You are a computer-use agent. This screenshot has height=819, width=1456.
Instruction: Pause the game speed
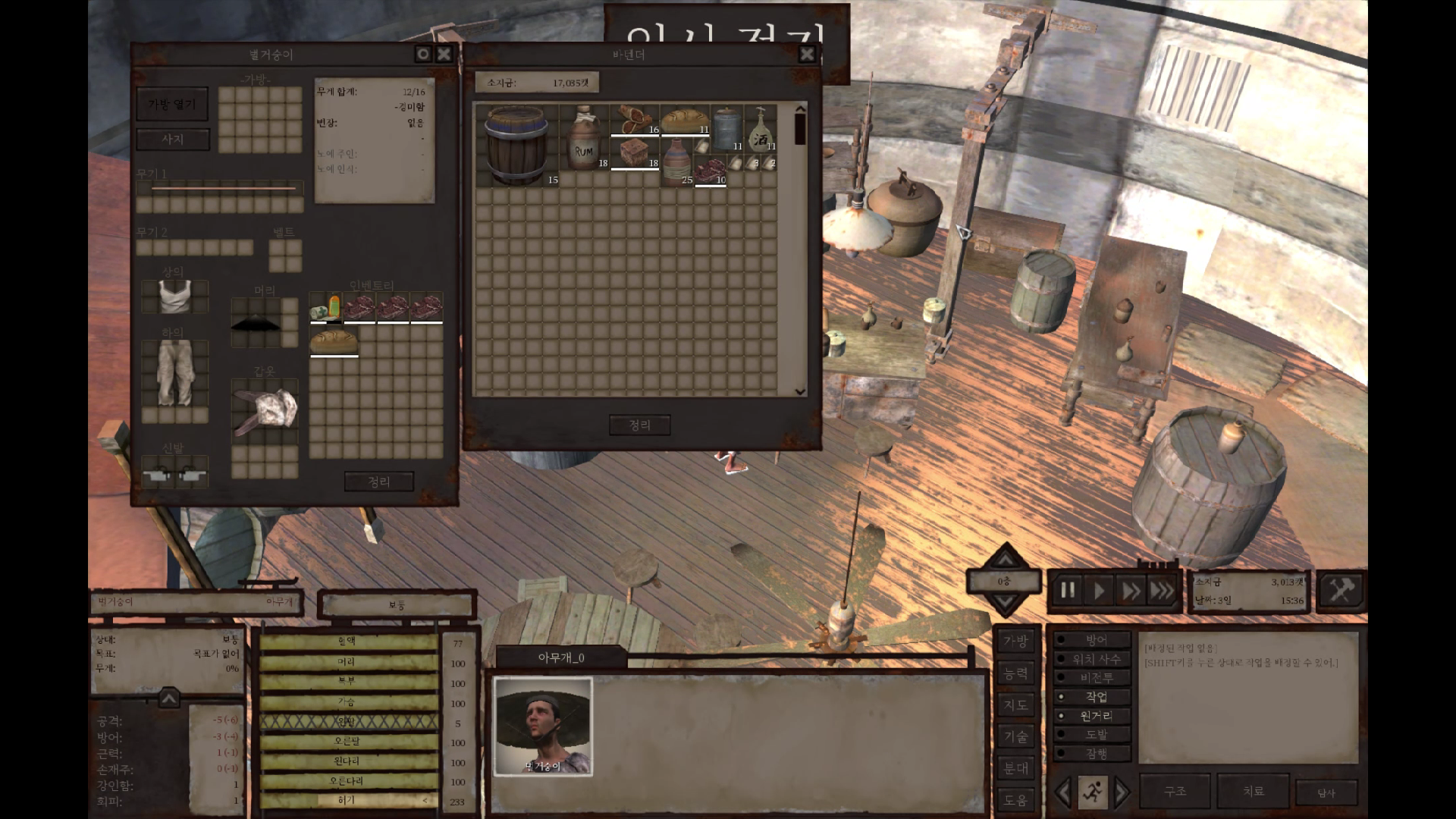tap(1068, 591)
